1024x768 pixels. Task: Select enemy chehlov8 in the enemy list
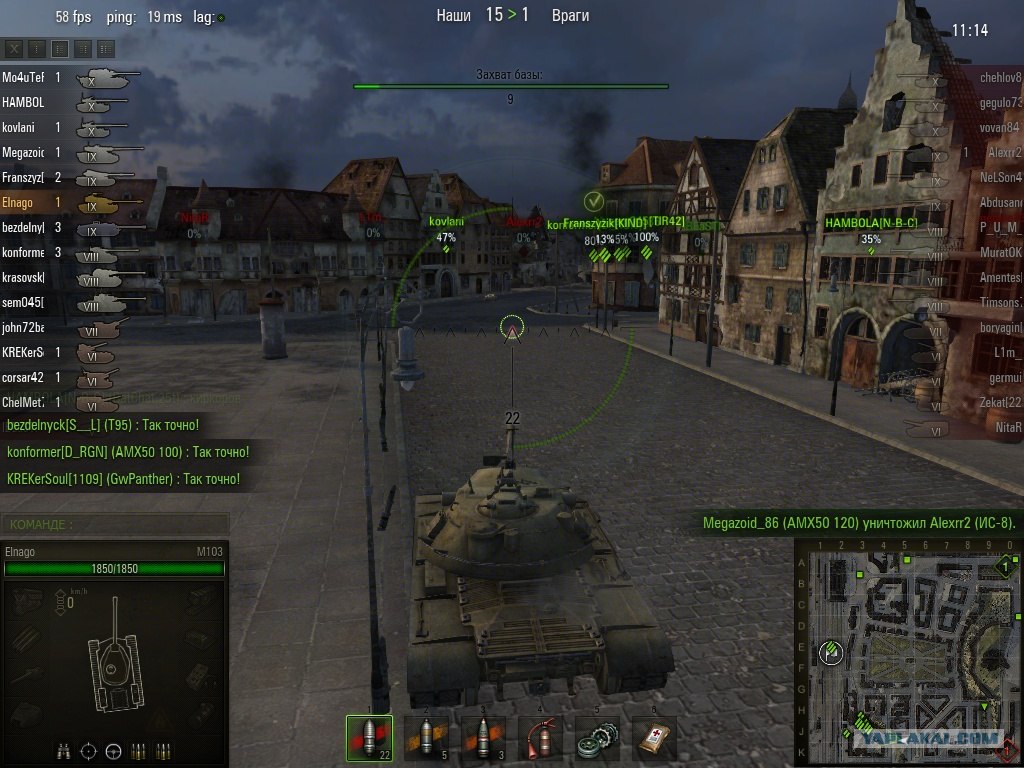click(x=999, y=77)
